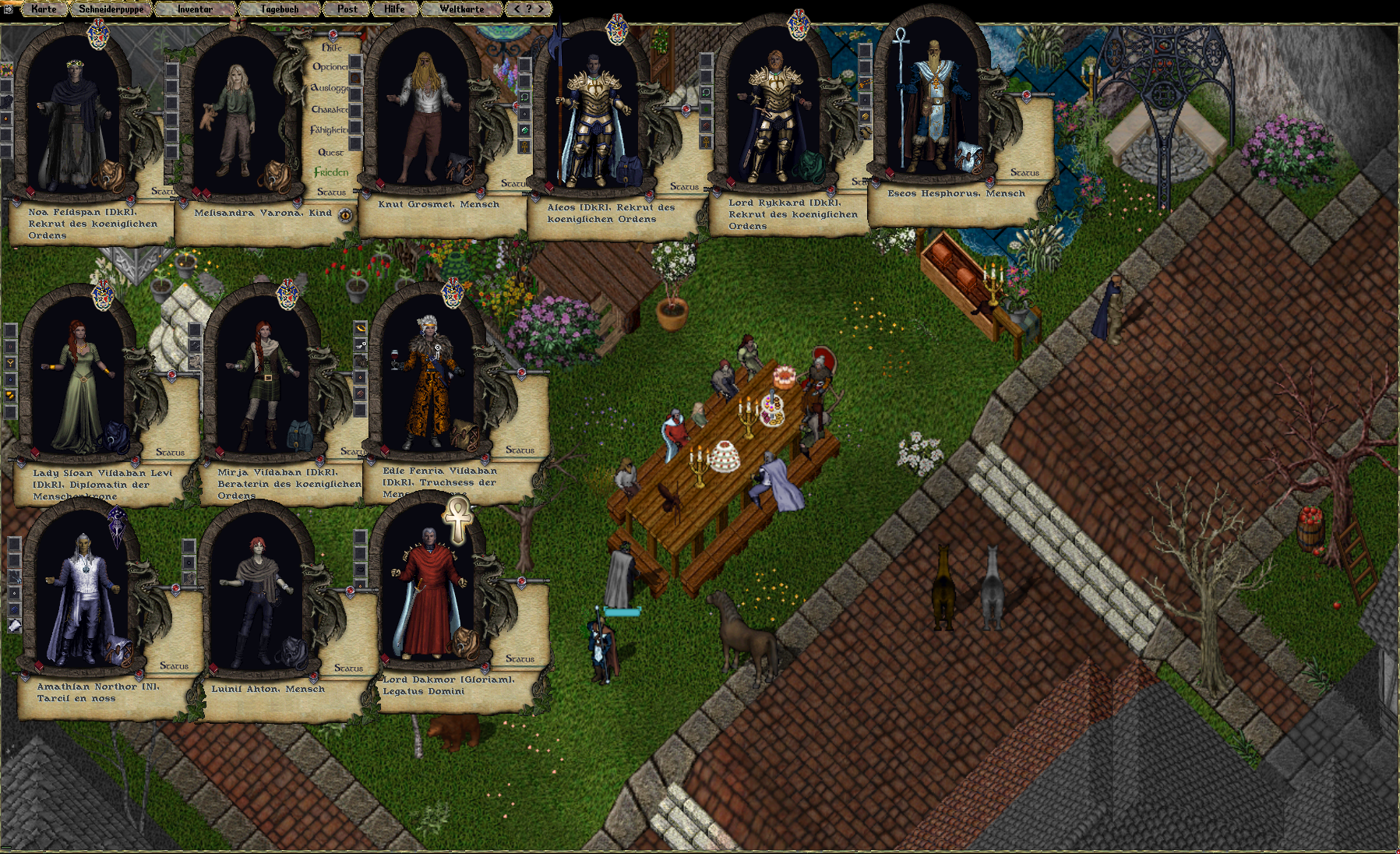This screenshot has height=854, width=1400.
Task: Show Status on Knut Grosmet's paperdoll
Action: (512, 184)
